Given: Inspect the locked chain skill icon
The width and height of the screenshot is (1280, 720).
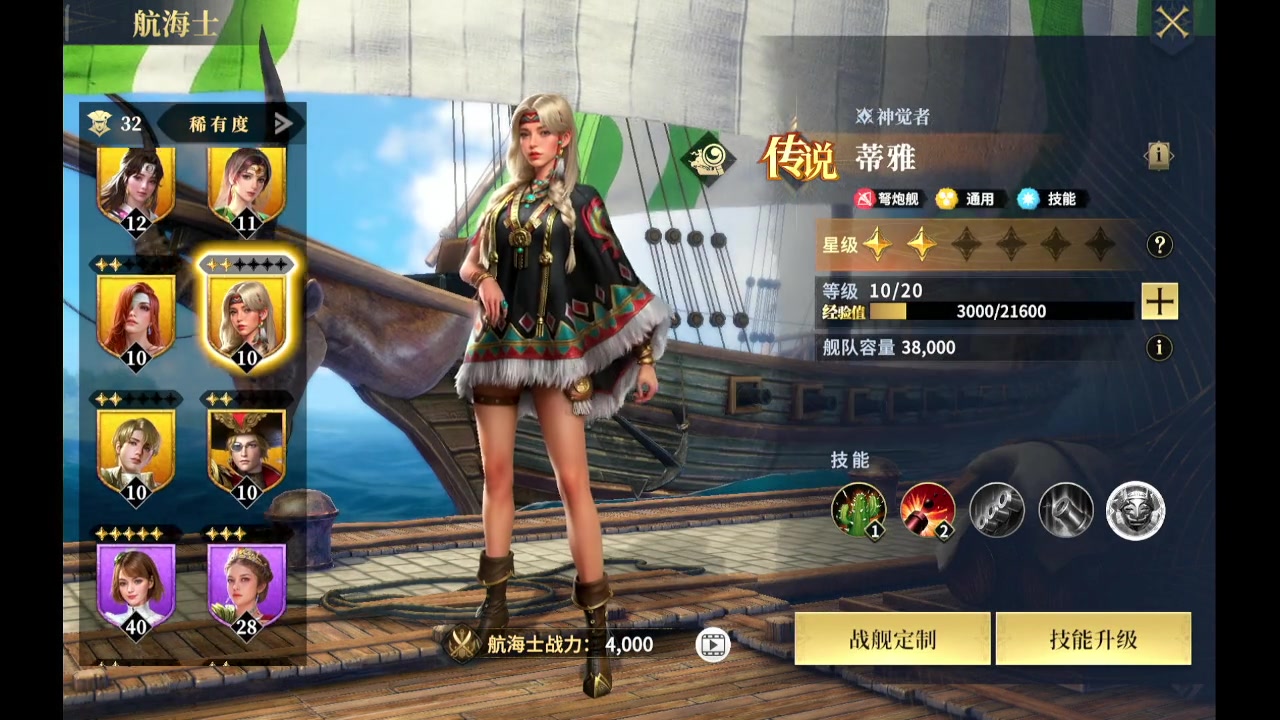Looking at the screenshot, I should pyautogui.click(x=997, y=510).
